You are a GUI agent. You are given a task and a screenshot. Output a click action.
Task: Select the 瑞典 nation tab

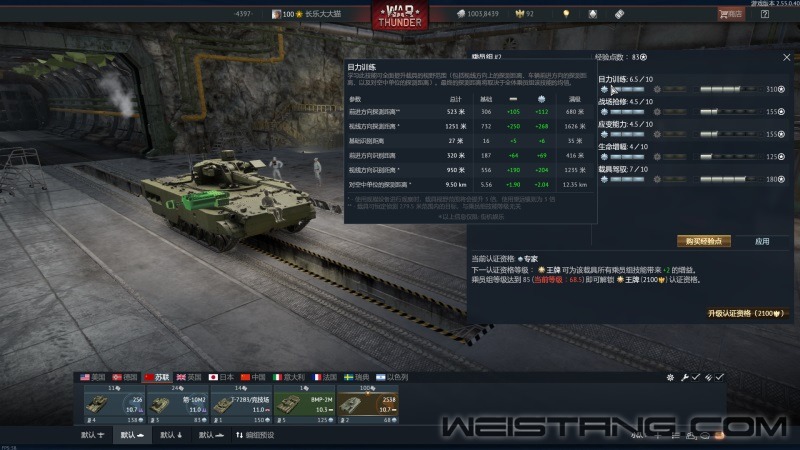[357, 377]
